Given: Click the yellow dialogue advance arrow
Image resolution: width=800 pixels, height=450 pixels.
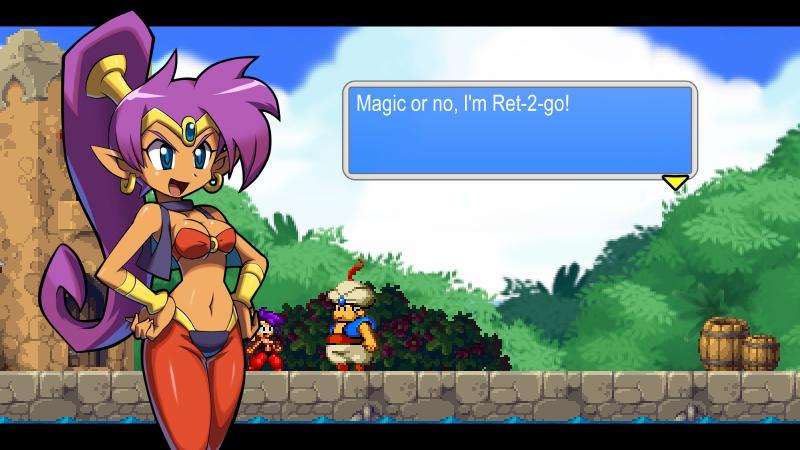Looking at the screenshot, I should pyautogui.click(x=676, y=182).
